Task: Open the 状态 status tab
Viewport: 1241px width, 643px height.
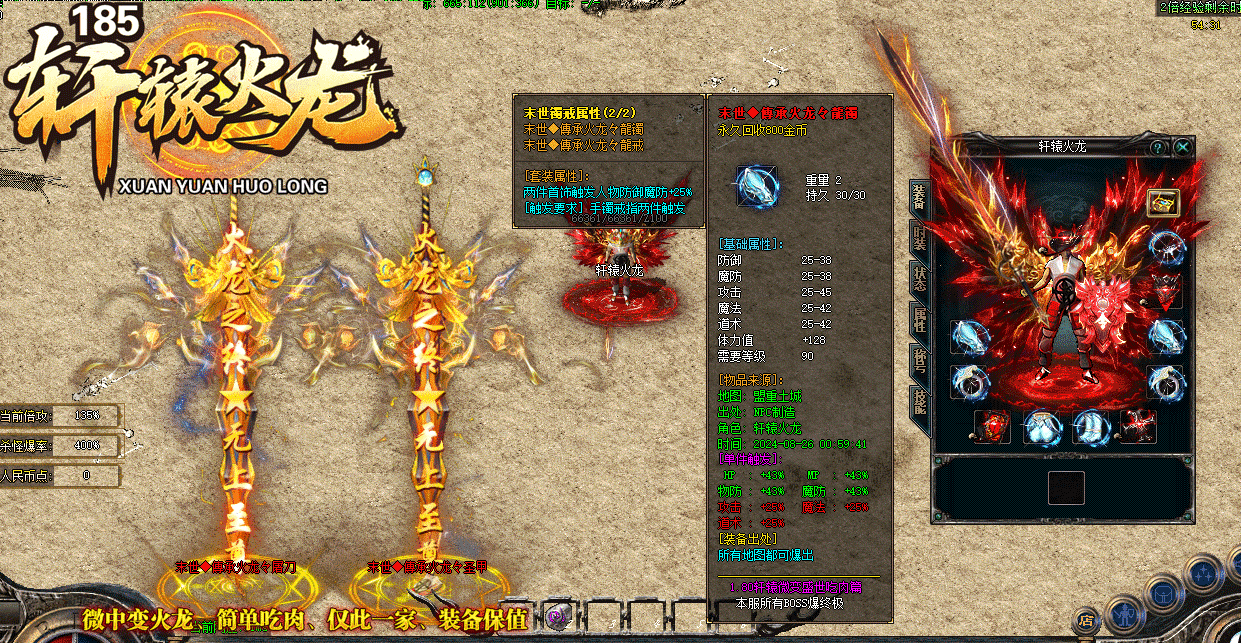Action: click(918, 278)
